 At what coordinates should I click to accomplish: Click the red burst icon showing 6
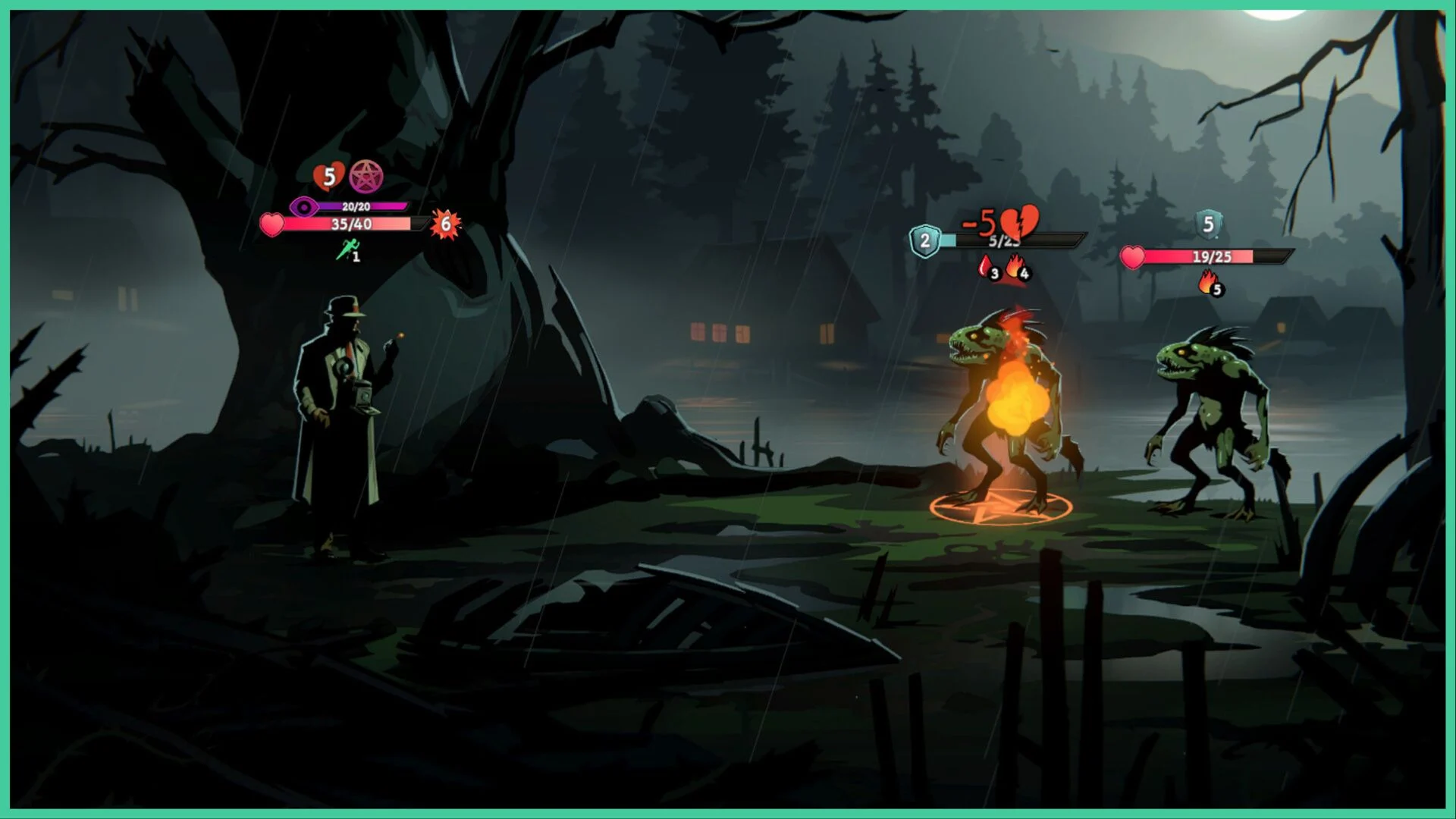(x=445, y=224)
